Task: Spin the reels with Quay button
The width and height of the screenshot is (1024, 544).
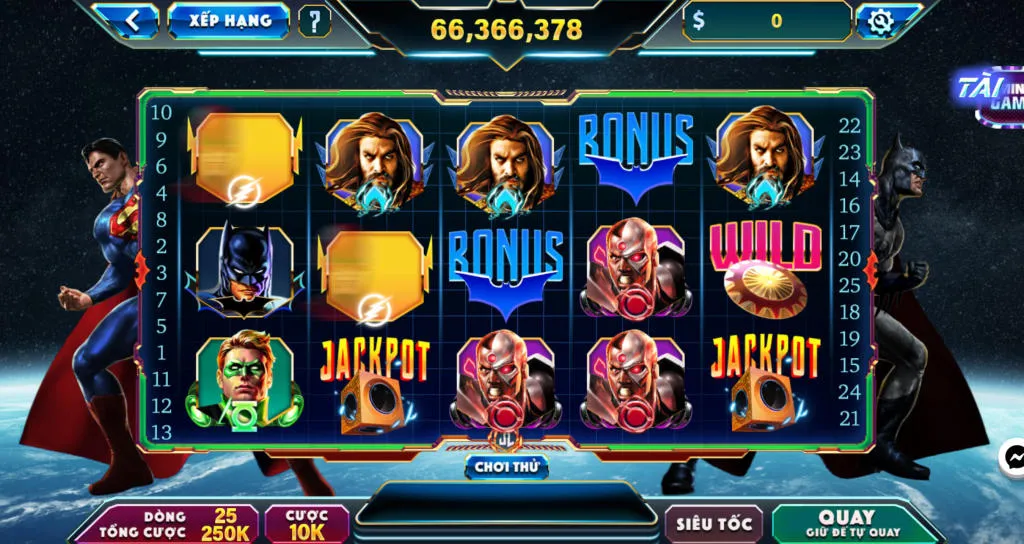Action: (x=846, y=524)
